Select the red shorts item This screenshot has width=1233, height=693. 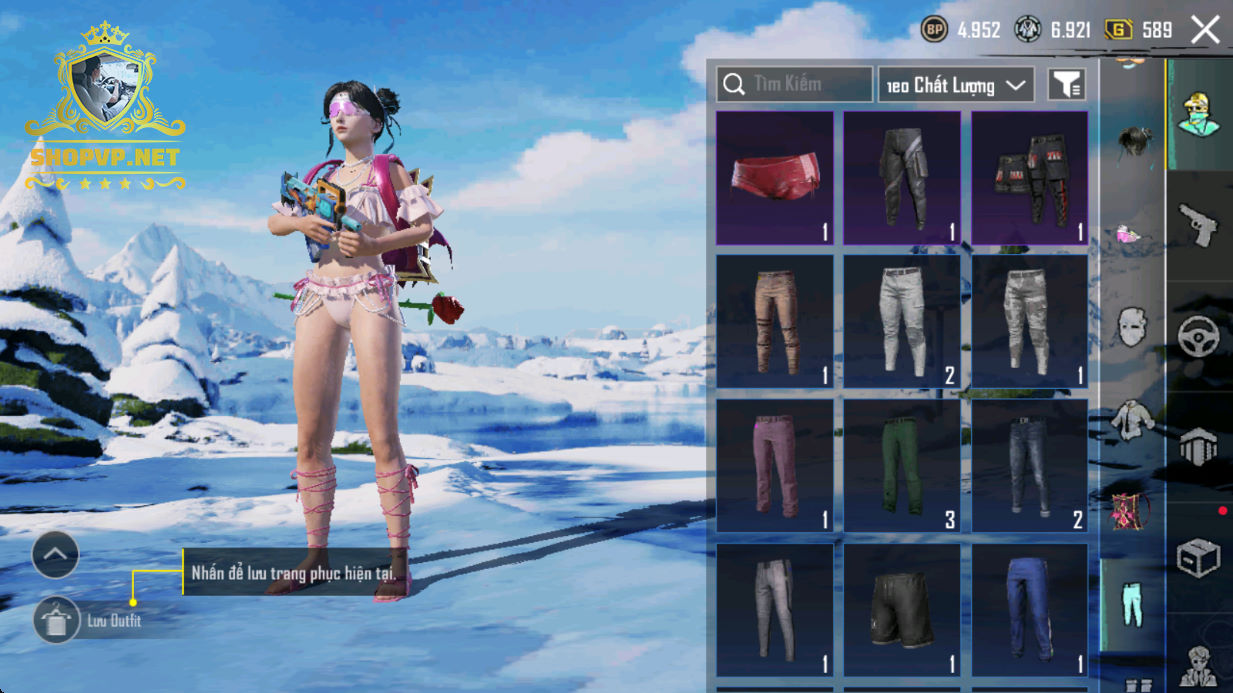tap(775, 178)
